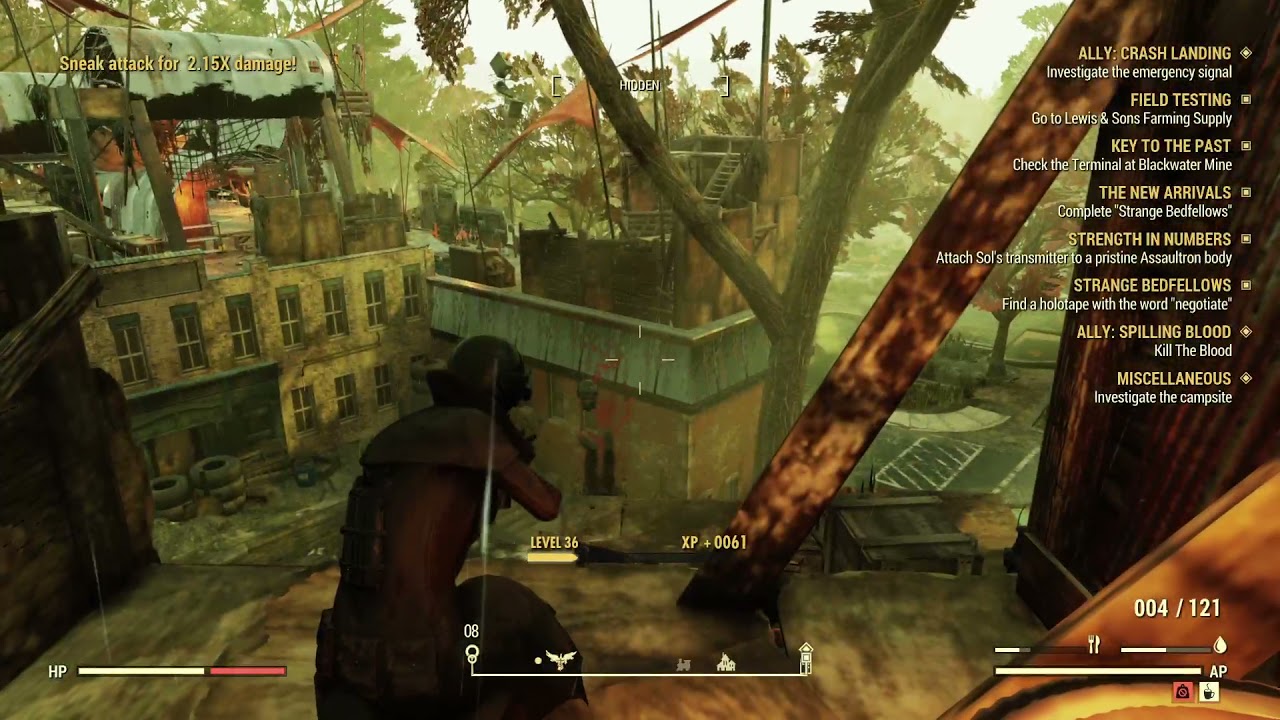Open the Field Testing quest objective
The width and height of the screenshot is (1280, 720).
(x=1180, y=100)
